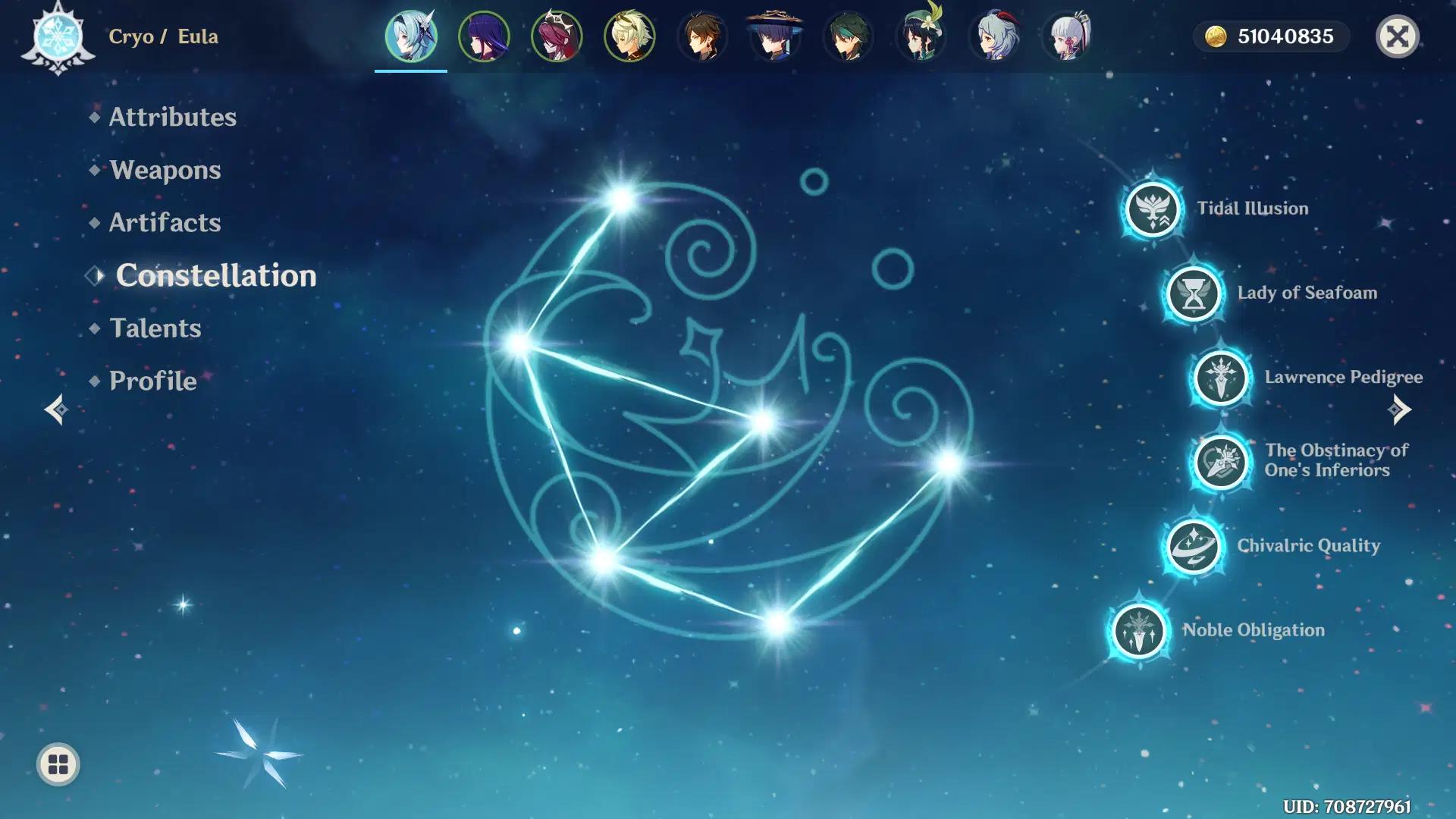Switch to Eula's character portrait
This screenshot has height=819, width=1456.
click(410, 36)
